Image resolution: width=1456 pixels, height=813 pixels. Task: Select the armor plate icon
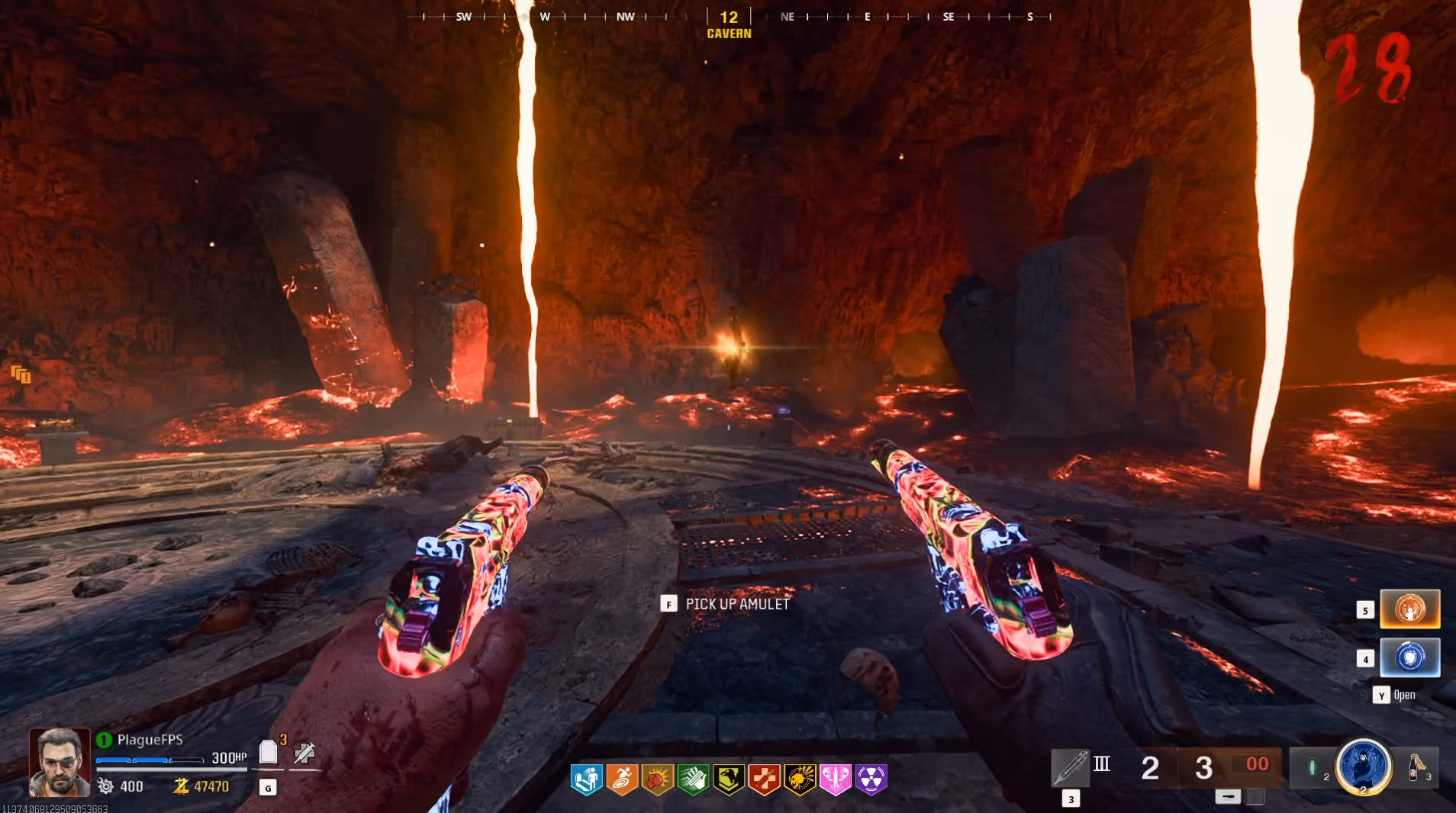point(268,752)
